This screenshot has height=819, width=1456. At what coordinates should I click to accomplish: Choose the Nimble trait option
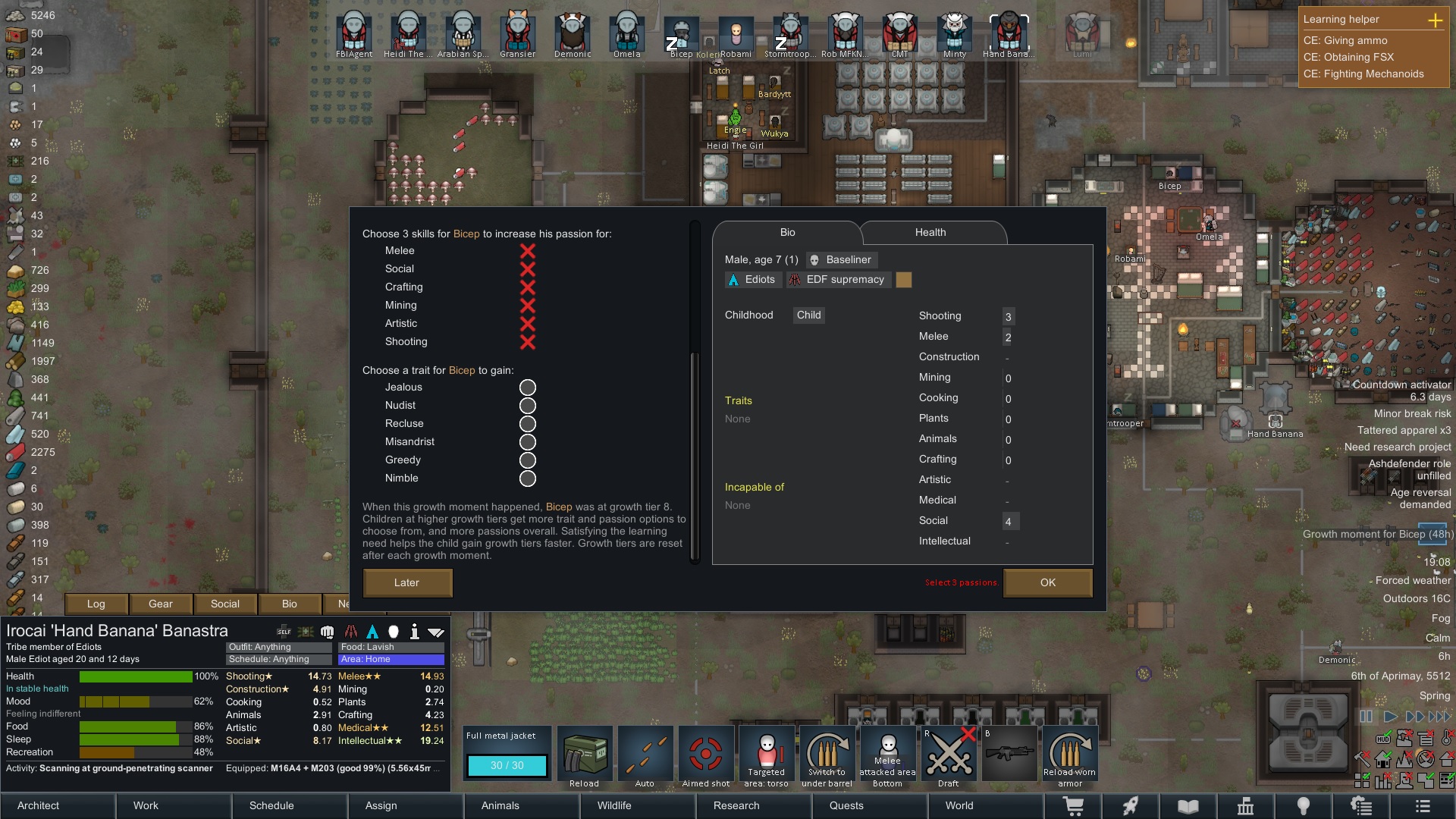point(528,479)
